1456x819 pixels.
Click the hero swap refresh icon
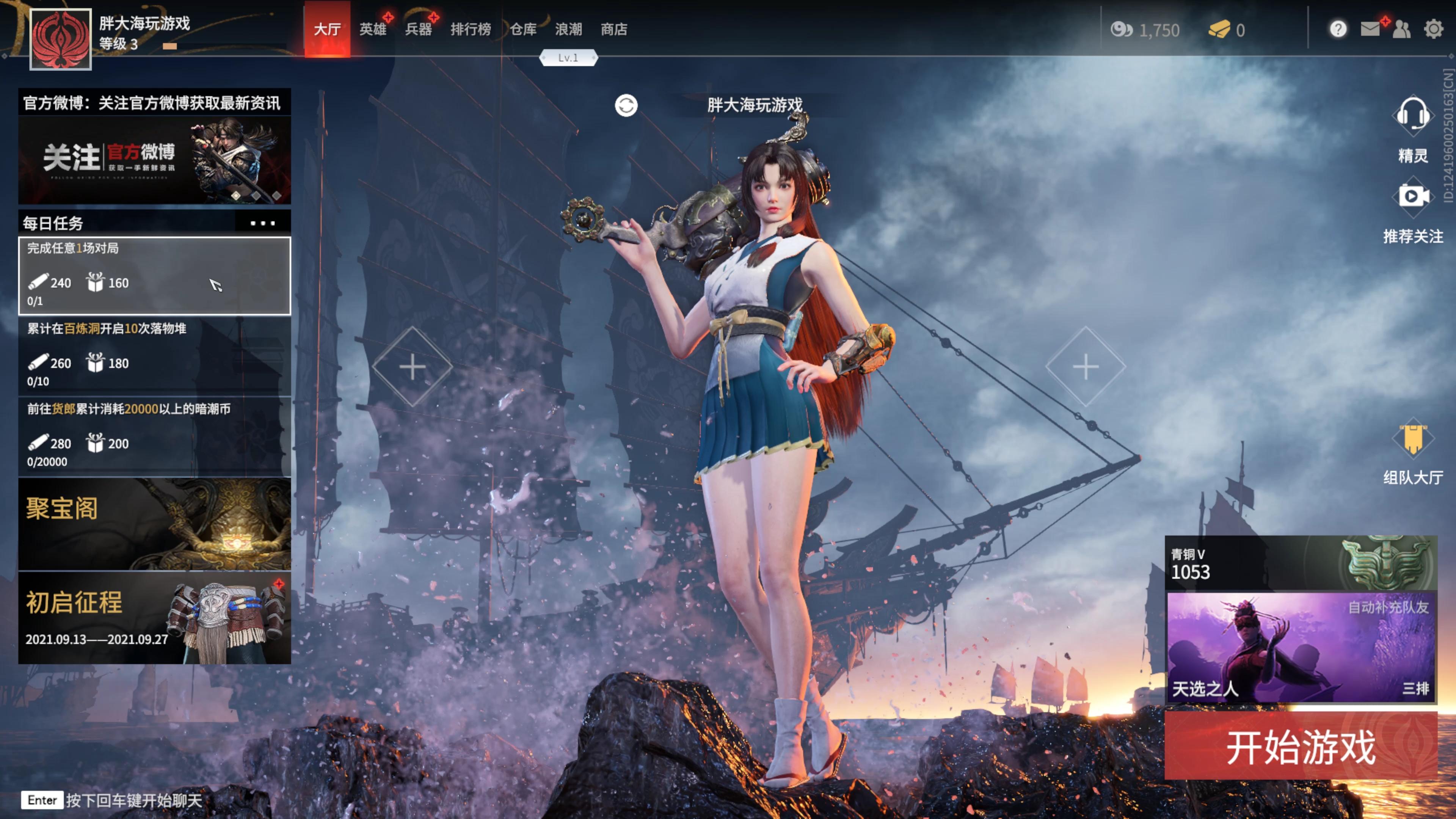[626, 106]
